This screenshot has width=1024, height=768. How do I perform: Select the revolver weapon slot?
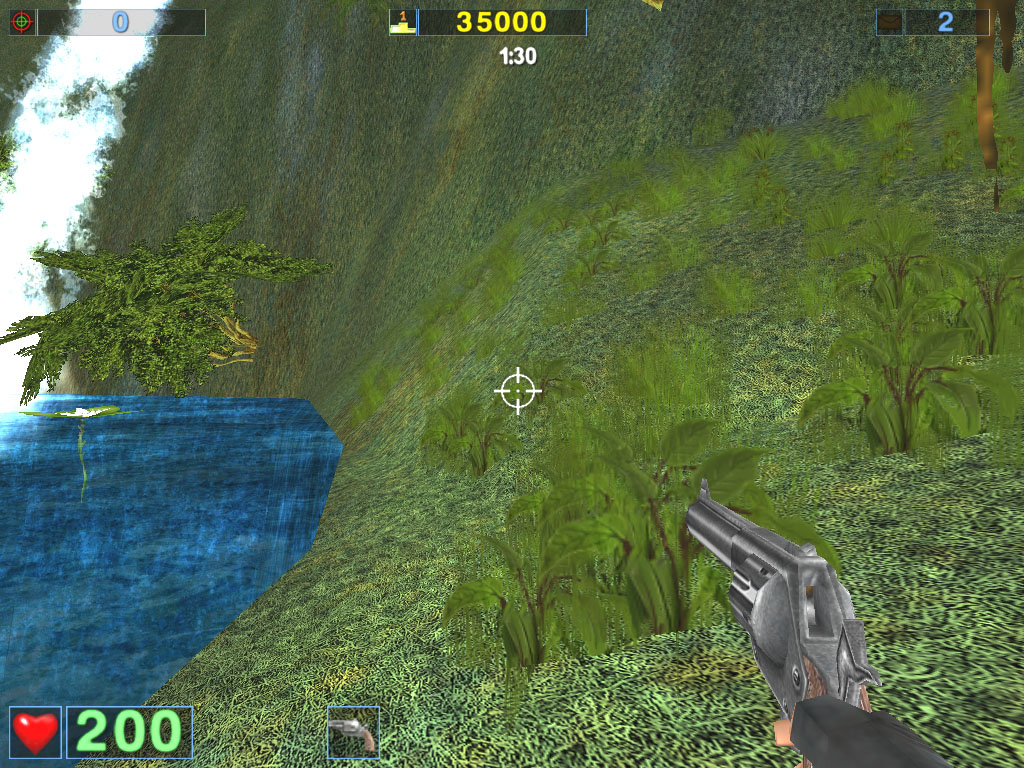pos(353,732)
